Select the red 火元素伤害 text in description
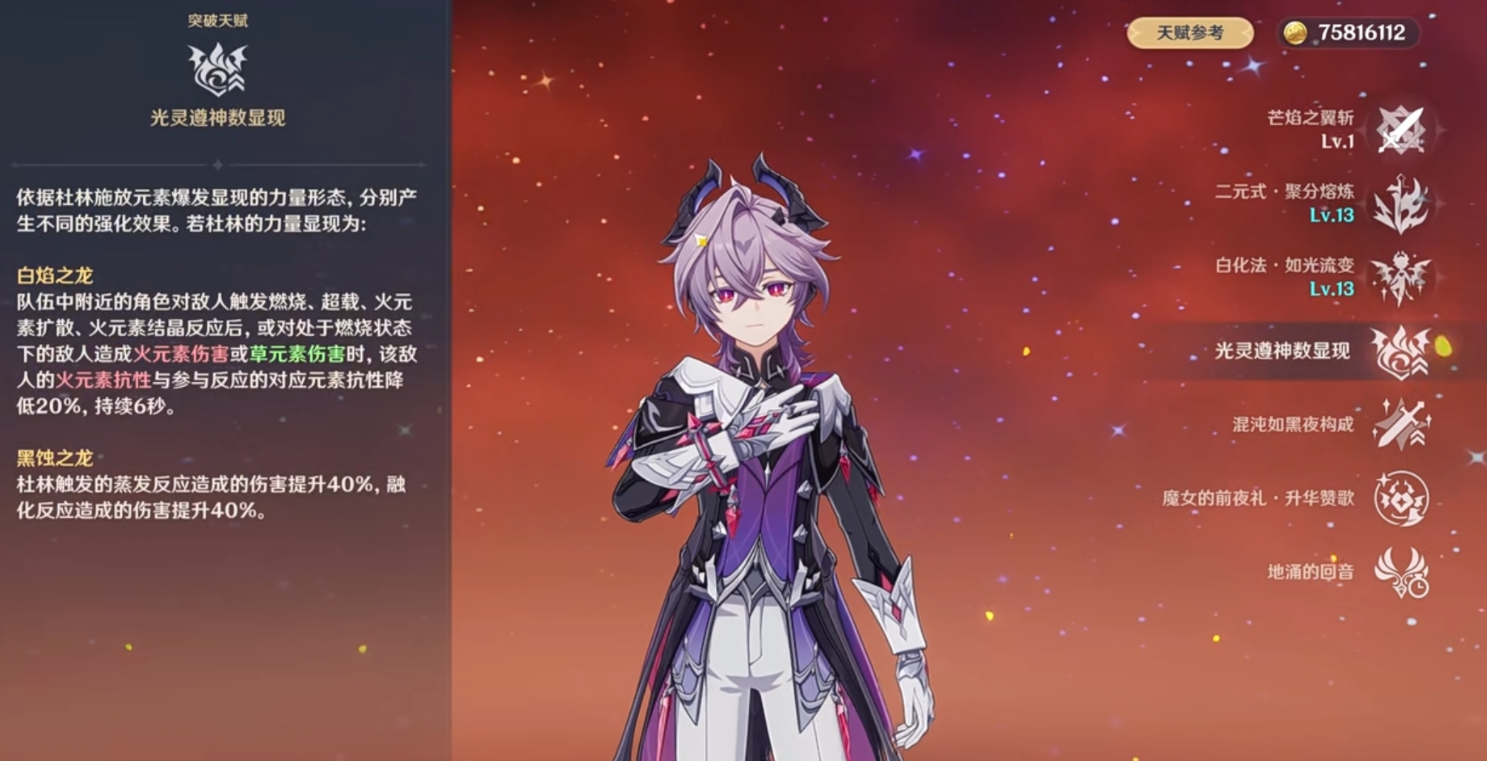This screenshot has width=1487, height=761. click(x=183, y=352)
